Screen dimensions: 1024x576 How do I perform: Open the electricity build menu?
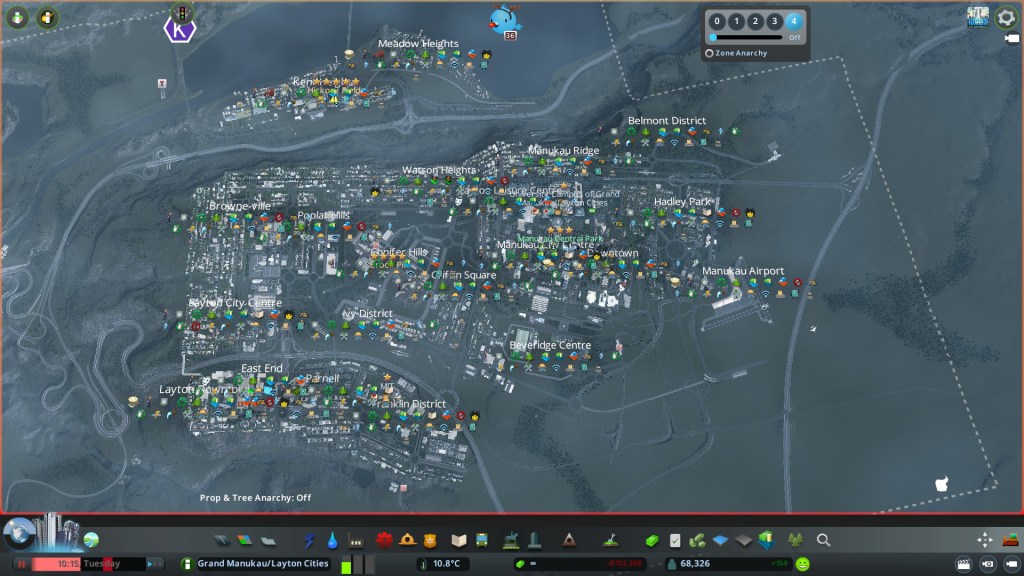click(x=309, y=541)
